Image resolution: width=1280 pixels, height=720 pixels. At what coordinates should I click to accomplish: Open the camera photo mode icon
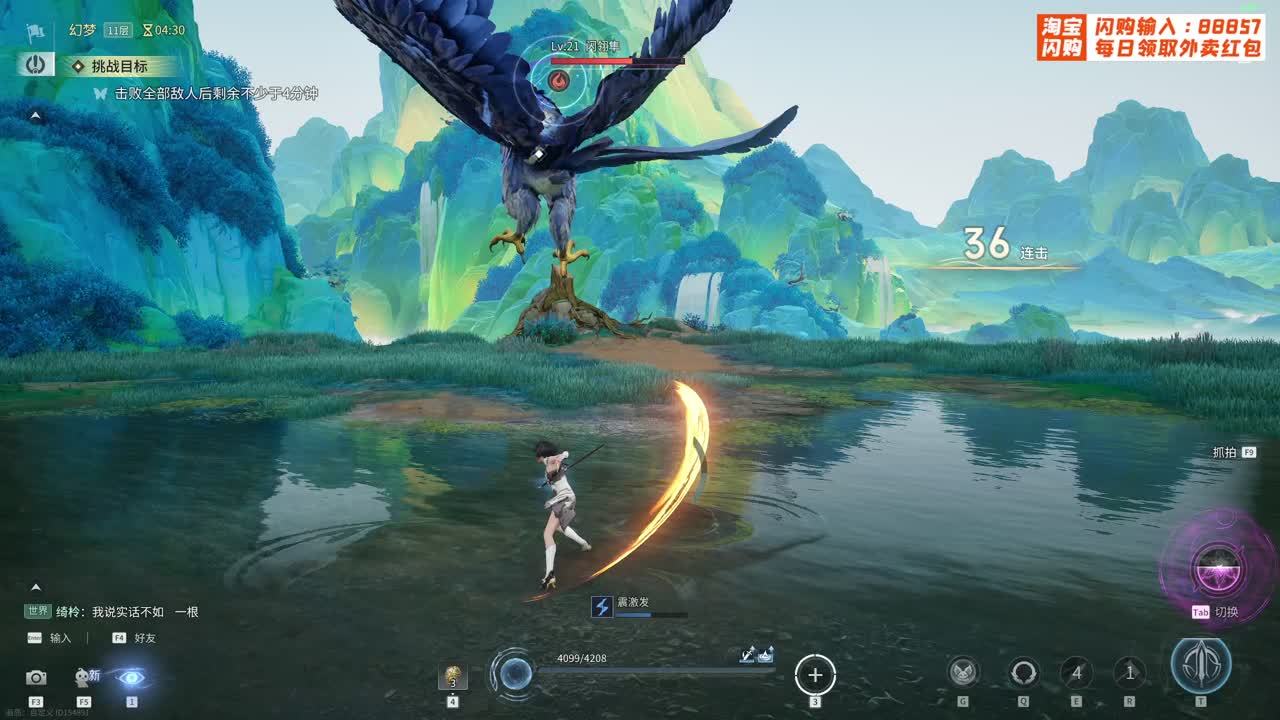[x=36, y=678]
